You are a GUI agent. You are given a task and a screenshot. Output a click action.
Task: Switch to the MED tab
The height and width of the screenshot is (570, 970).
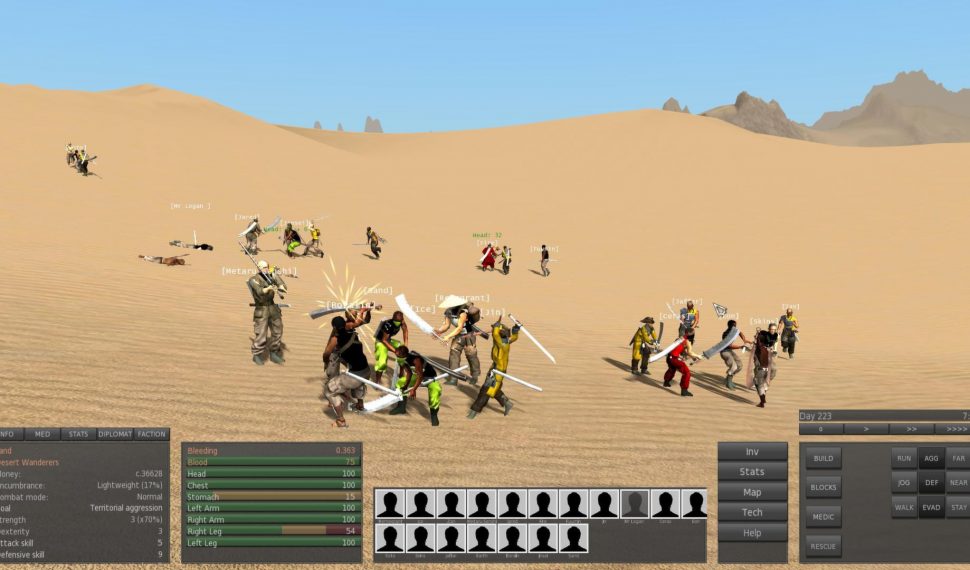43,434
